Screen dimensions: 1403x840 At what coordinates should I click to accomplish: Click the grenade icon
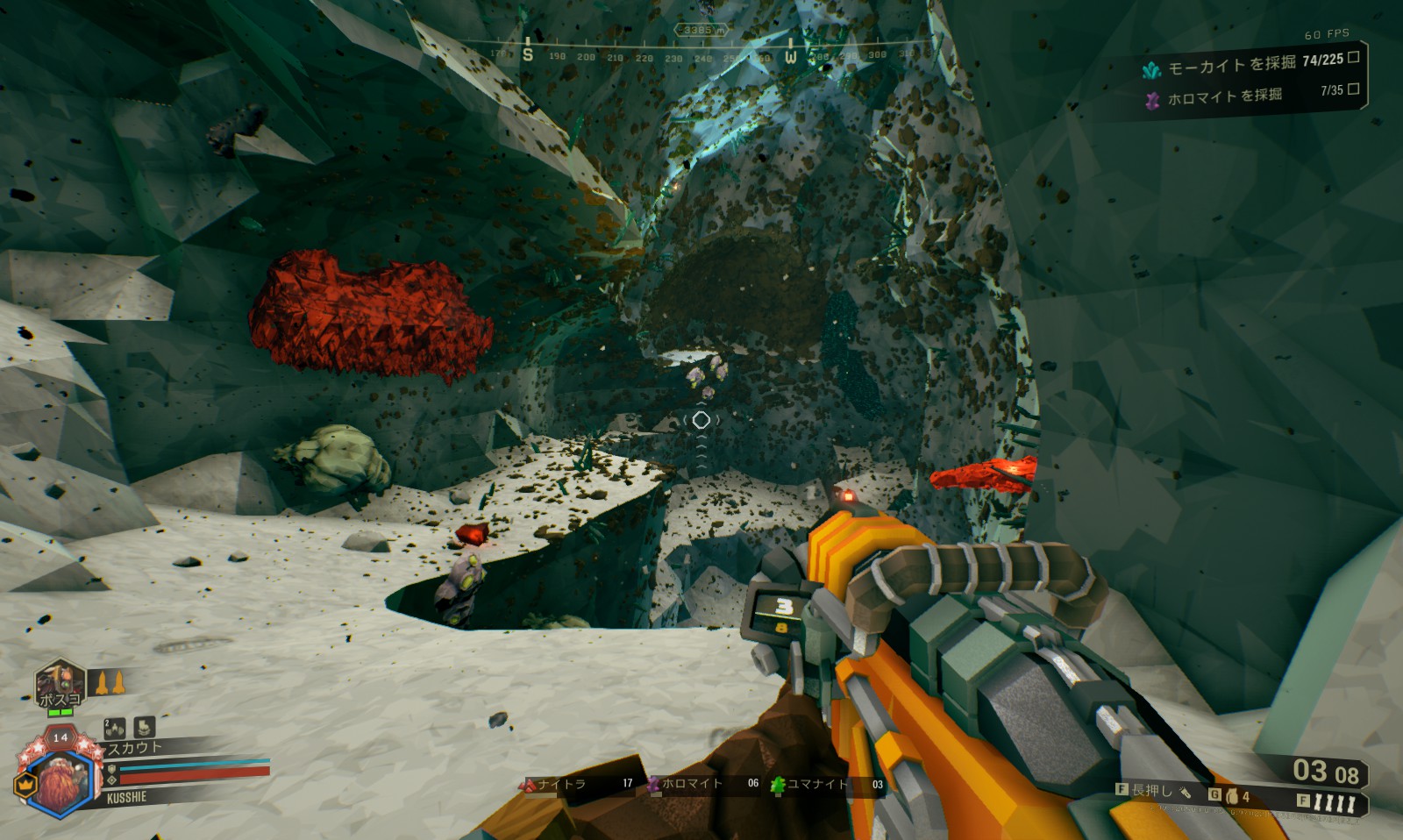pos(1232,796)
